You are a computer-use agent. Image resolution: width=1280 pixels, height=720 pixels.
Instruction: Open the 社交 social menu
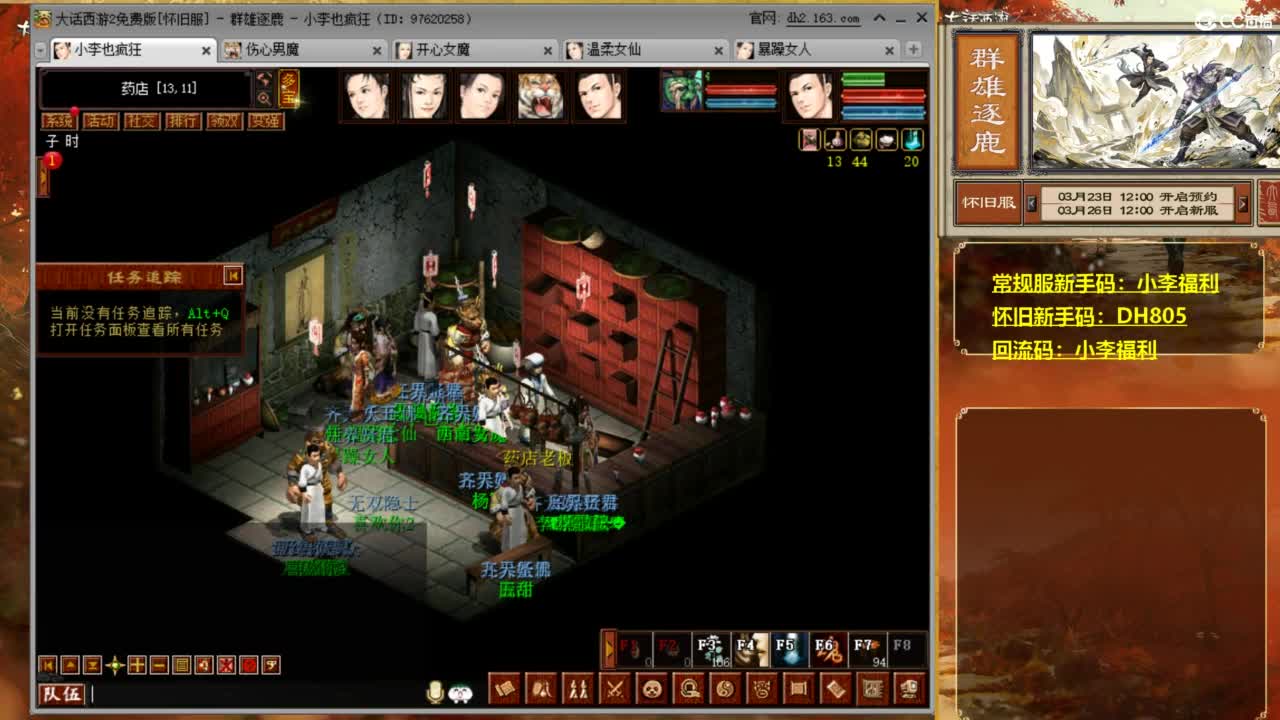(x=141, y=121)
